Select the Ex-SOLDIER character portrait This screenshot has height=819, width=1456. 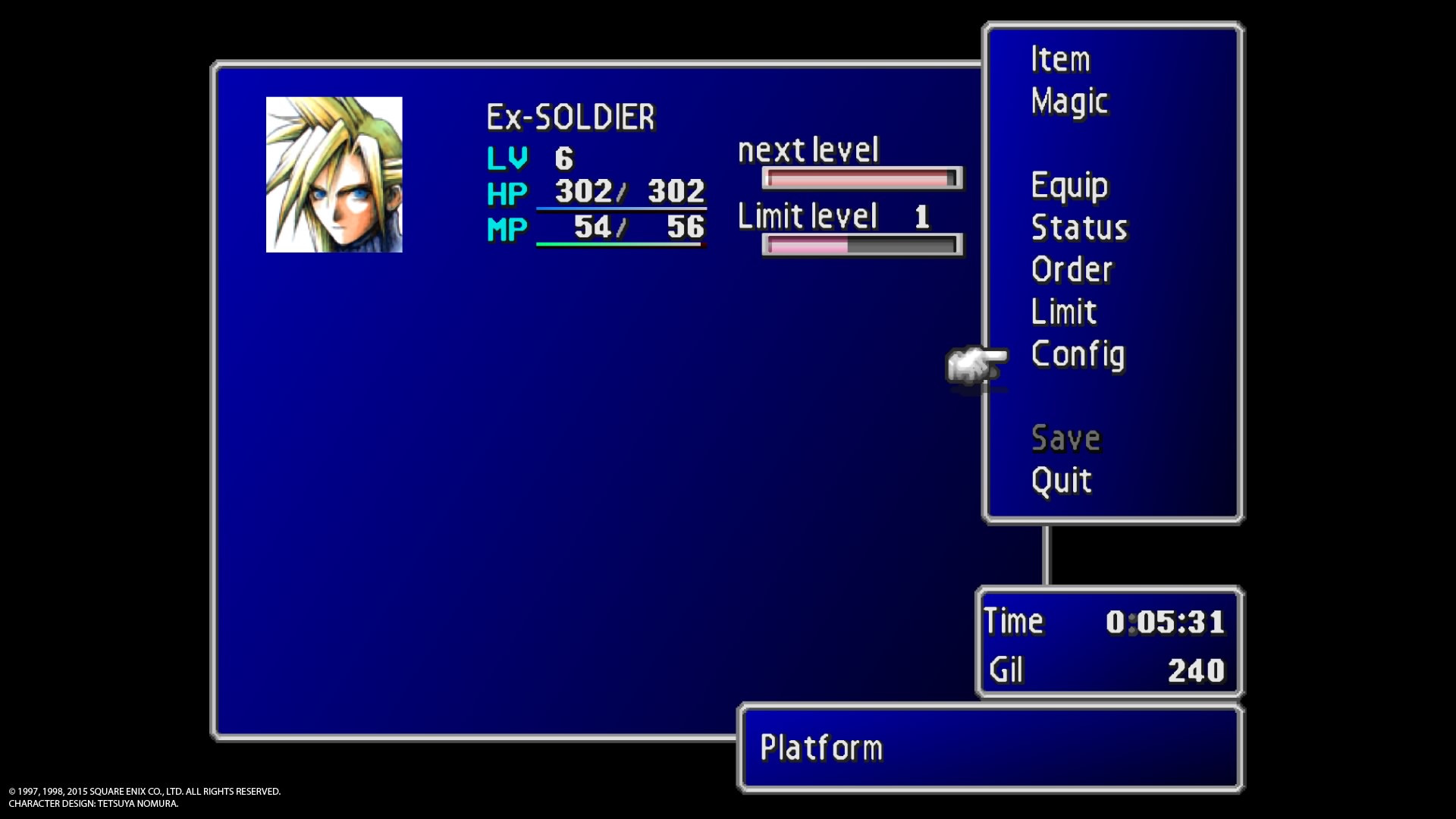(334, 174)
